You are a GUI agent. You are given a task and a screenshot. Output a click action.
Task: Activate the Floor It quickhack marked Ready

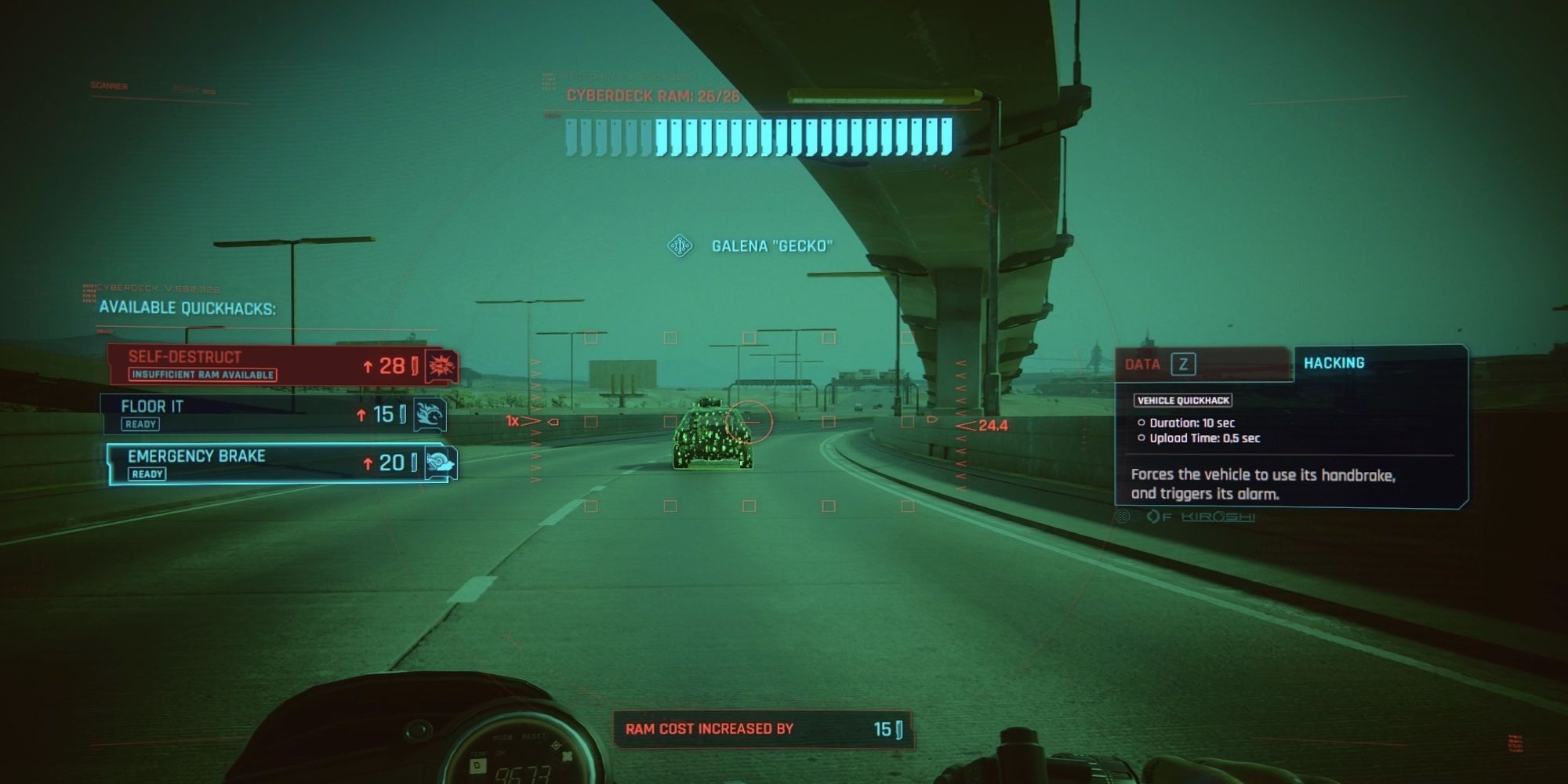[235, 415]
